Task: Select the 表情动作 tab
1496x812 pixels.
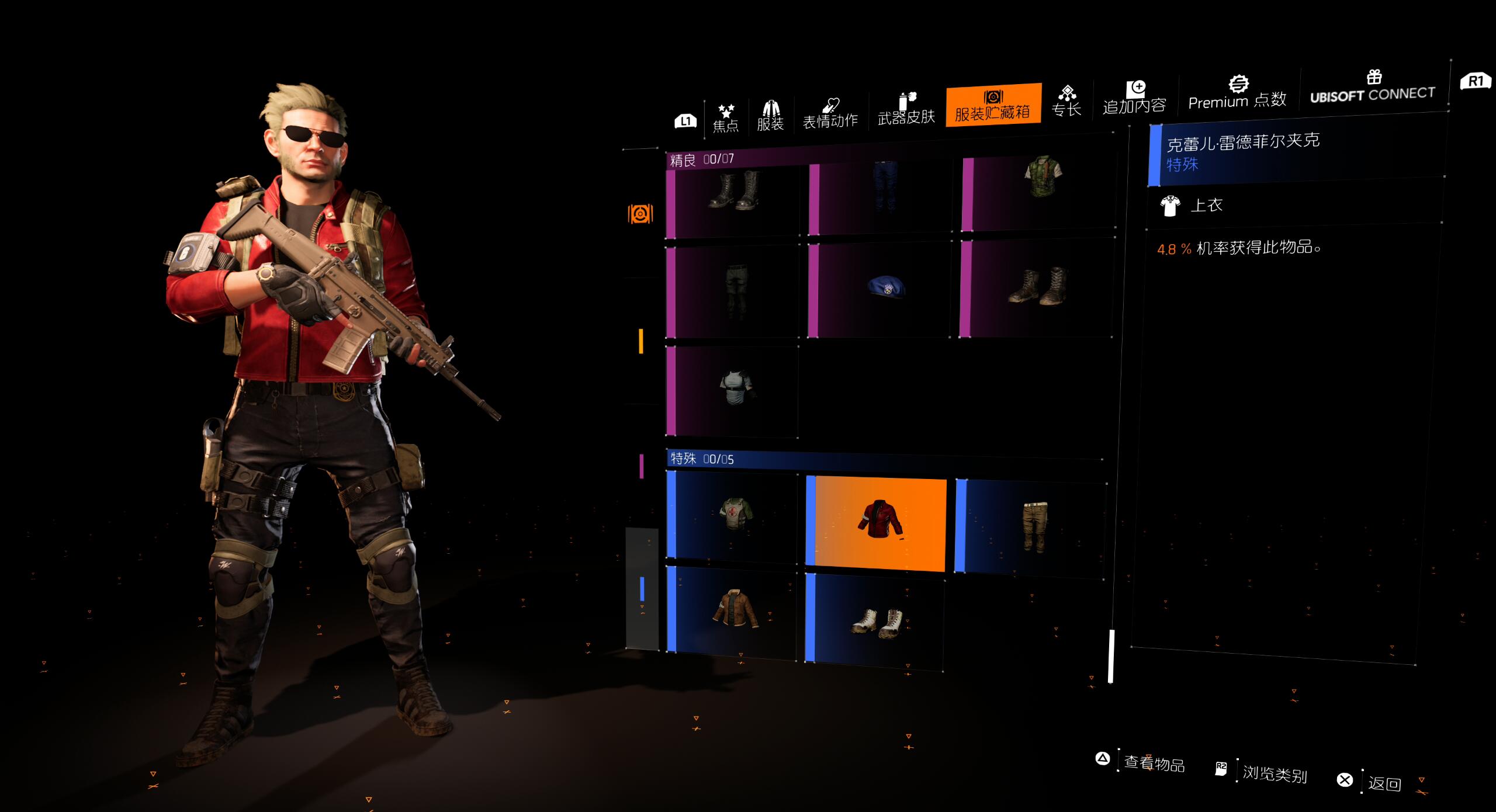Action: point(830,113)
